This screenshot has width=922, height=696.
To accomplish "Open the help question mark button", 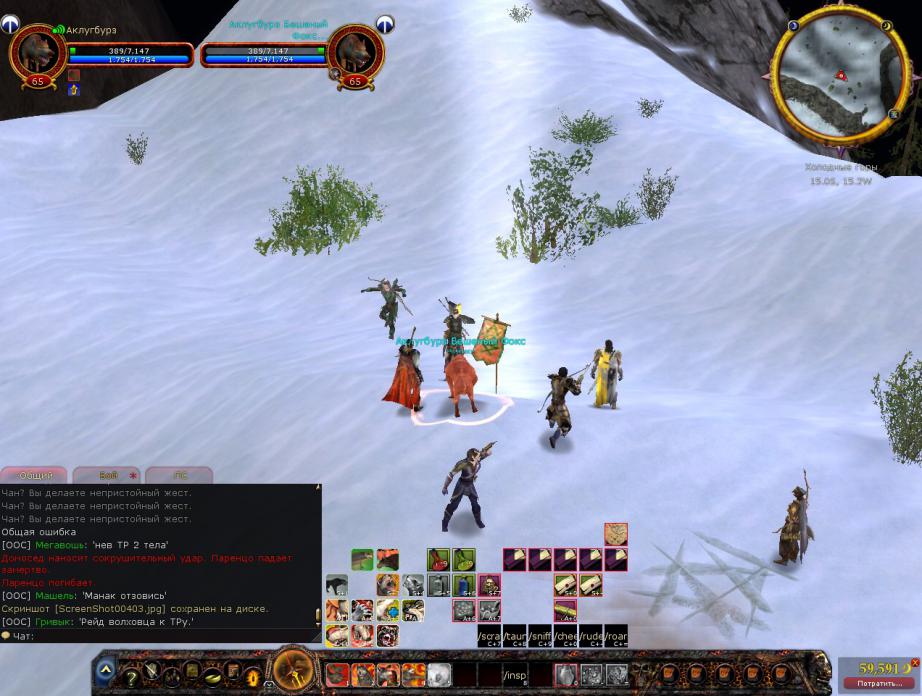I will [131, 677].
